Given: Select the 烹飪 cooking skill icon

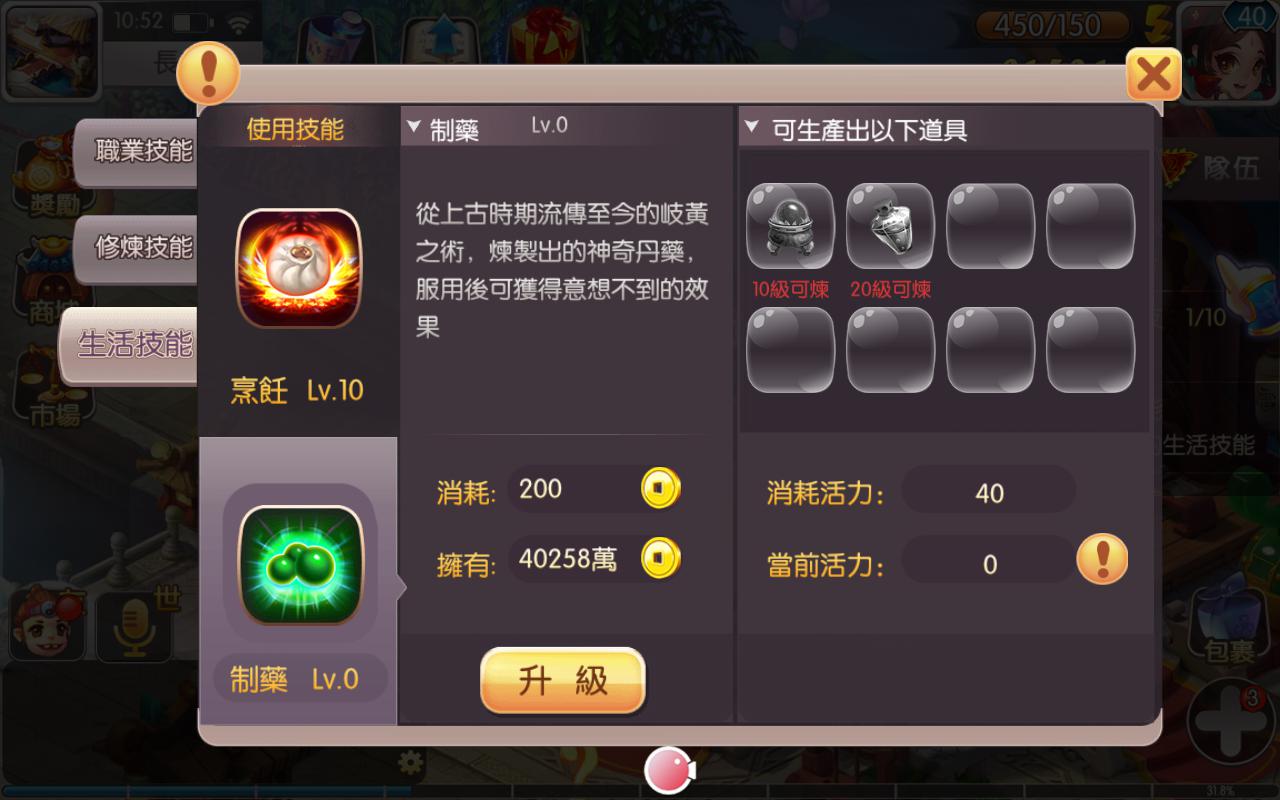Looking at the screenshot, I should [x=300, y=267].
